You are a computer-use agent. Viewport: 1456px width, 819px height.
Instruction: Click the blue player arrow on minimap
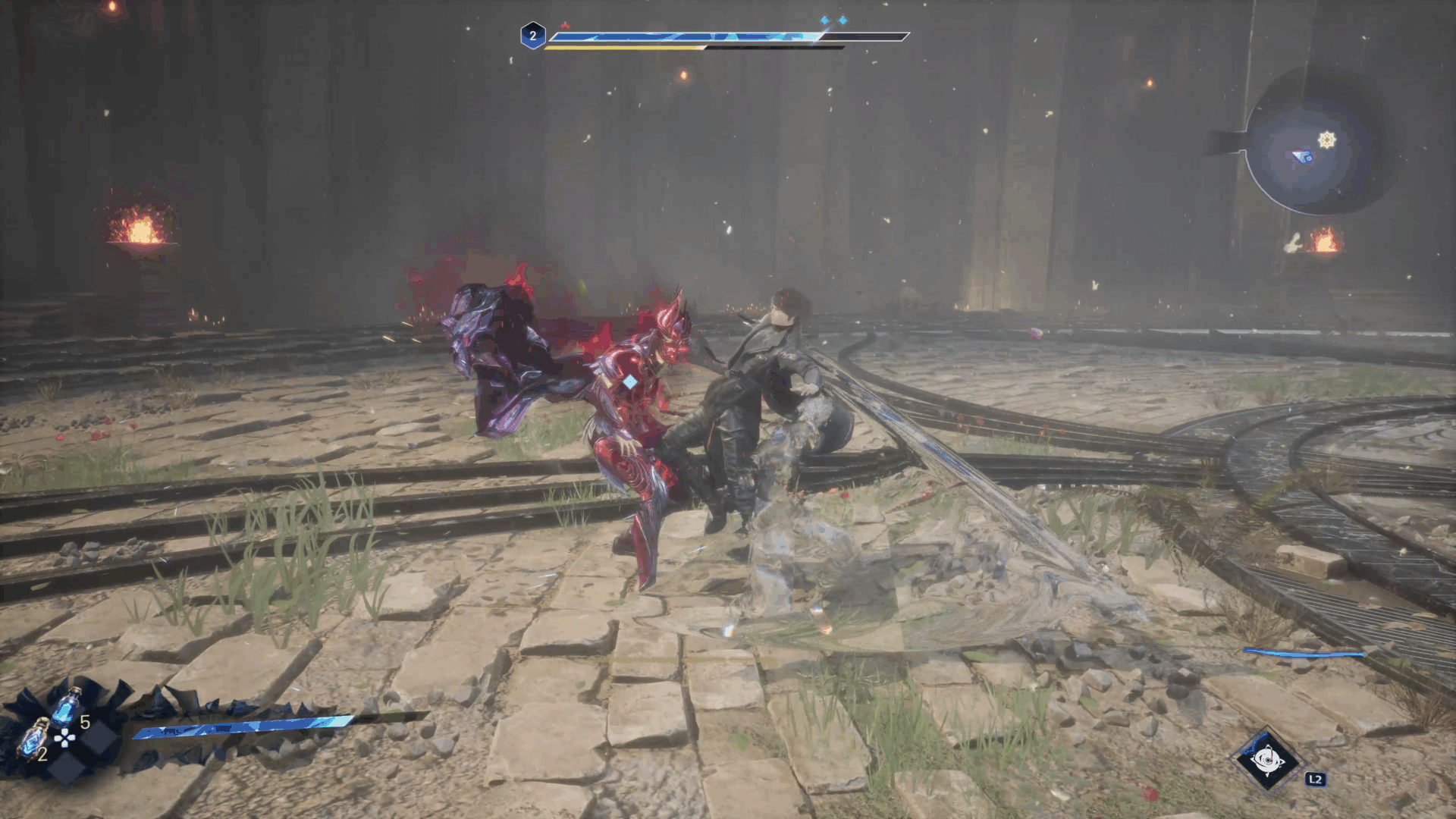[x=1302, y=157]
